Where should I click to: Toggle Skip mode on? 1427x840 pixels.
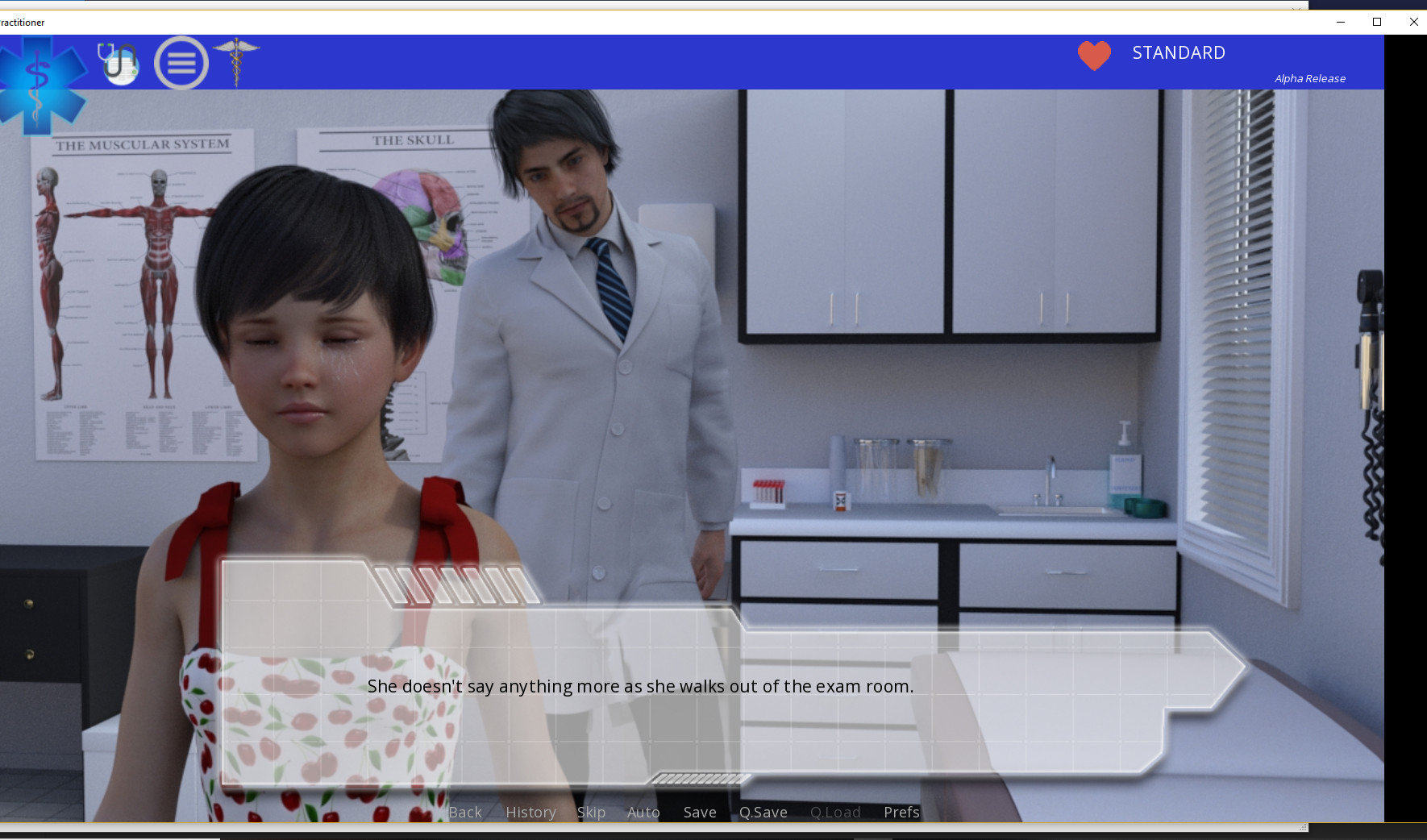click(x=591, y=812)
